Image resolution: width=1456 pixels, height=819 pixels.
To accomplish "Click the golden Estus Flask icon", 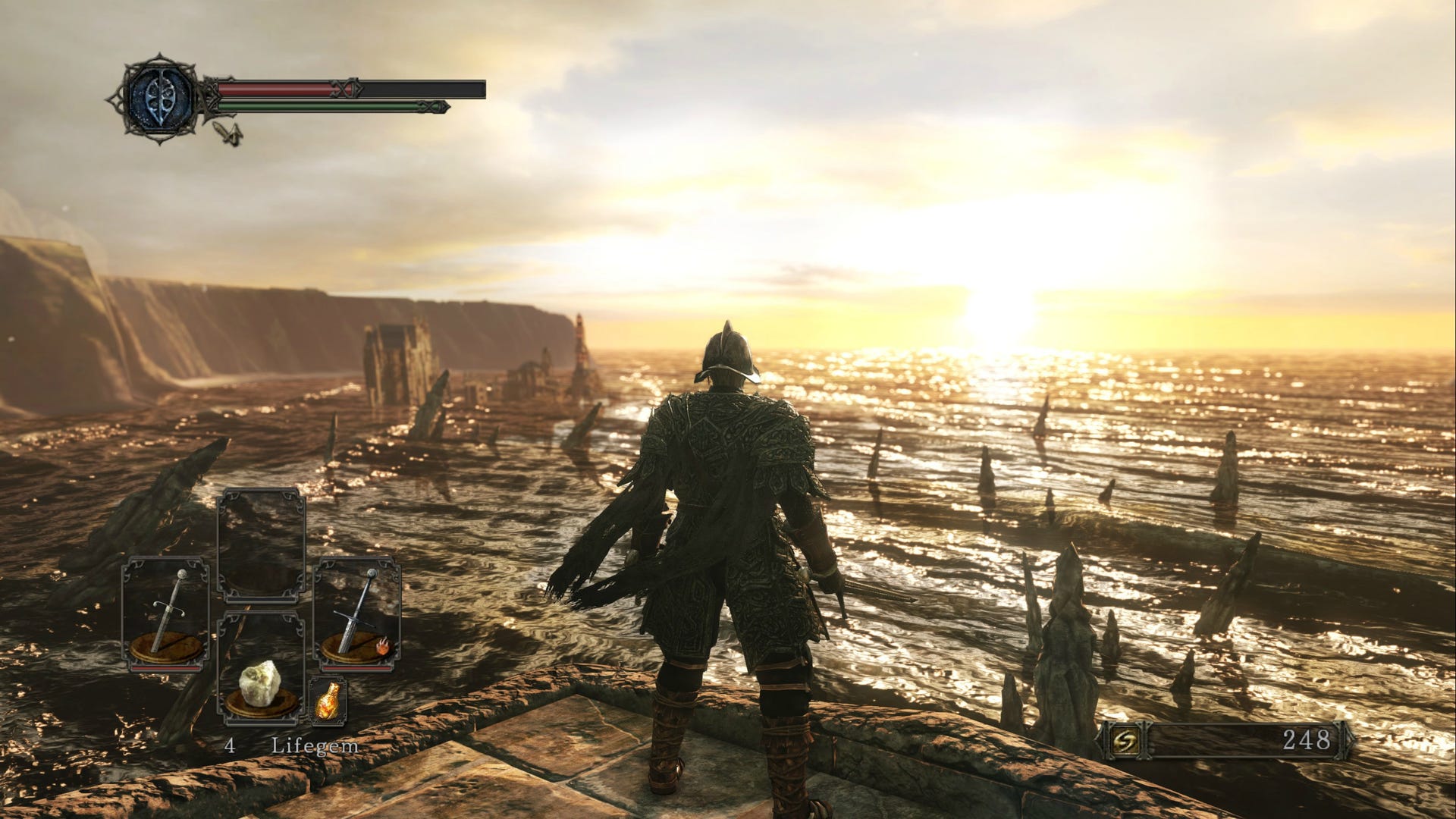I will click(328, 703).
